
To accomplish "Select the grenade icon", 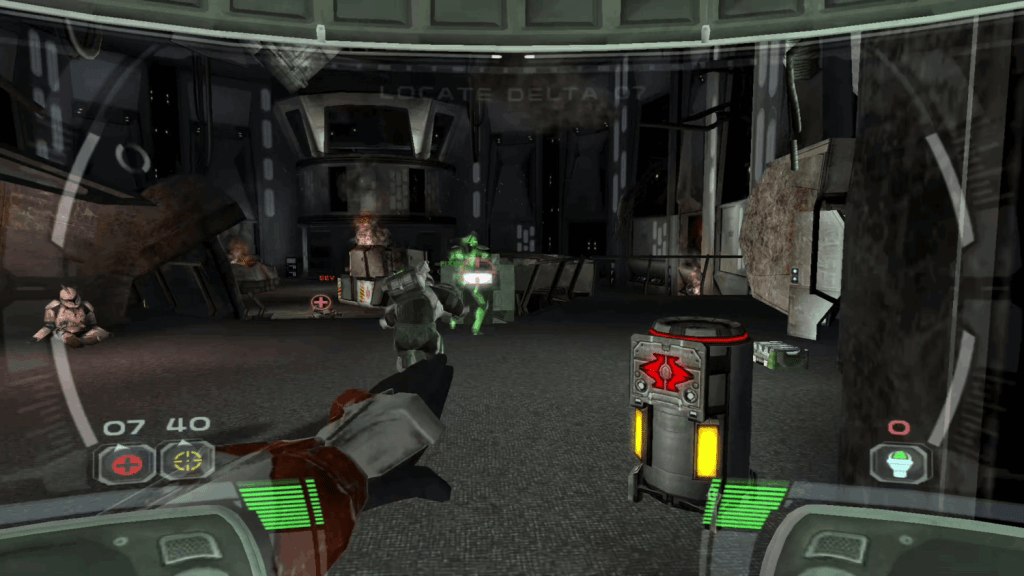I will click(898, 462).
